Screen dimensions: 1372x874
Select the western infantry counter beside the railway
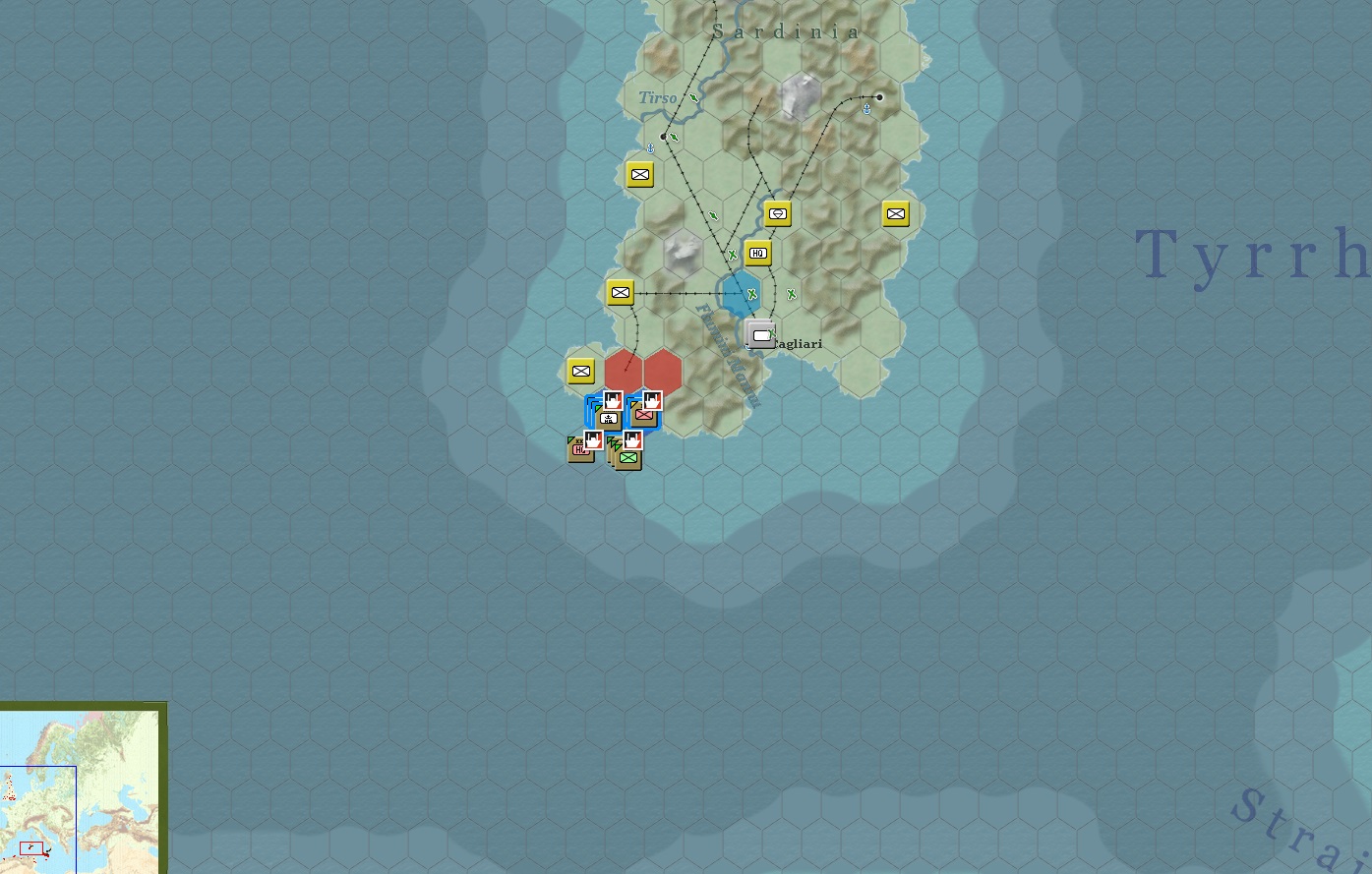coord(620,292)
